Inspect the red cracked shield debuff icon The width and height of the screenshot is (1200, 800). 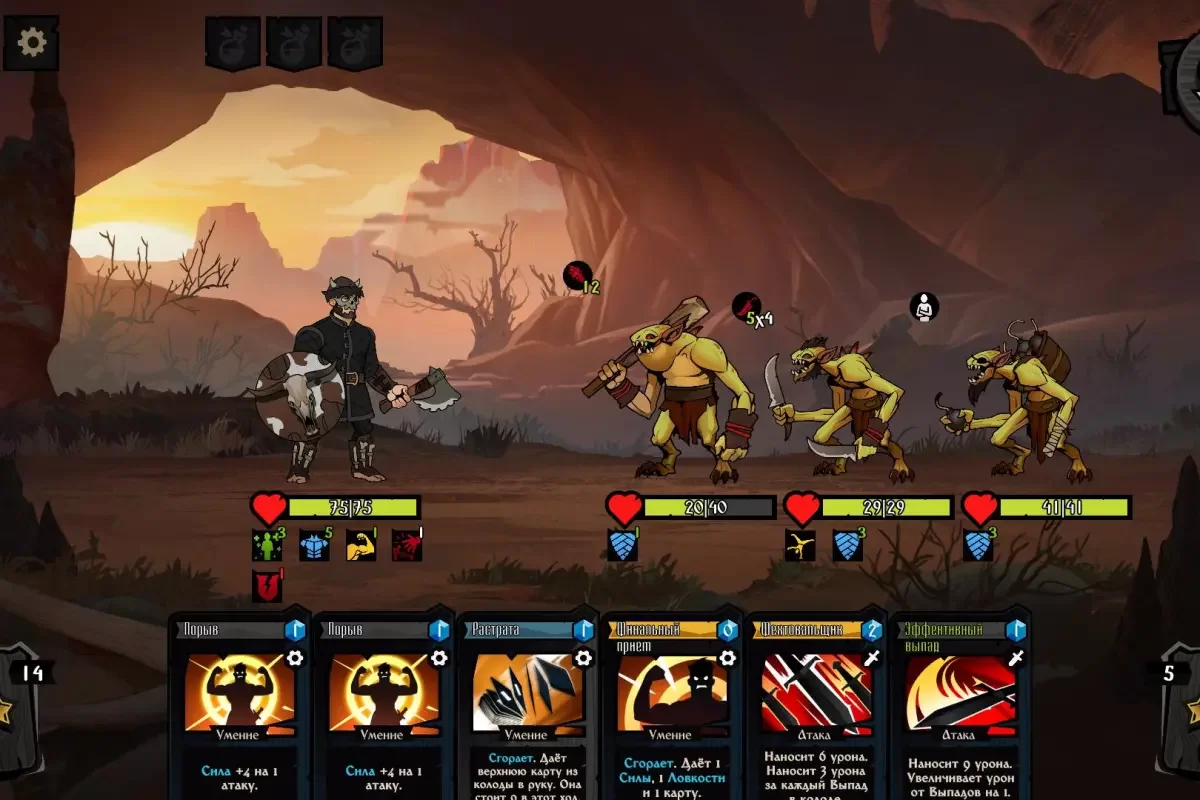pyautogui.click(x=267, y=585)
